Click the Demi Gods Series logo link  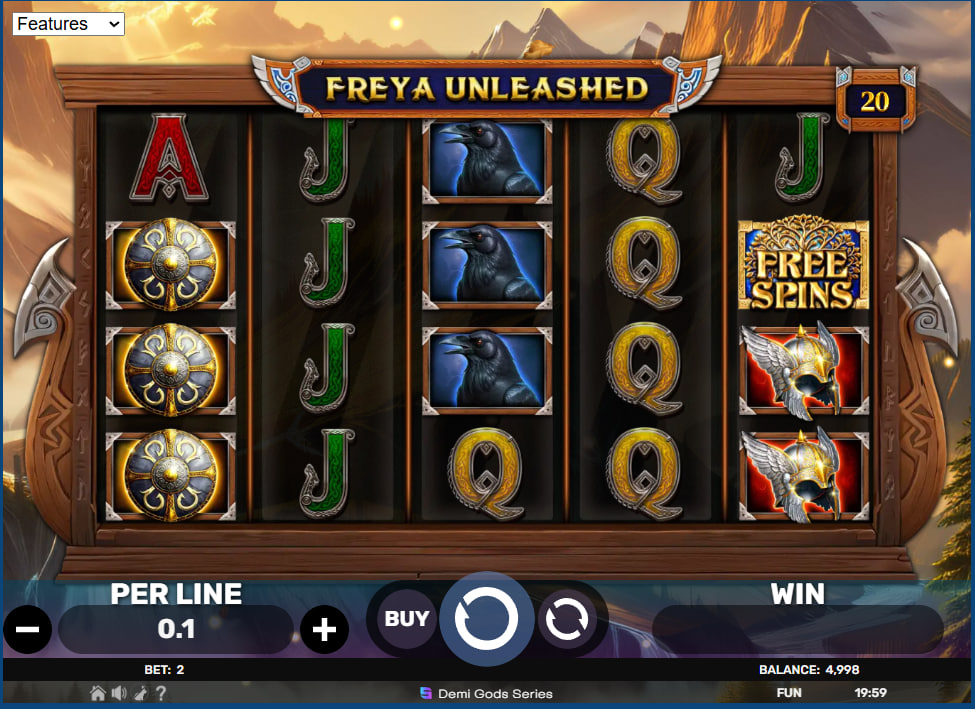pos(487,693)
